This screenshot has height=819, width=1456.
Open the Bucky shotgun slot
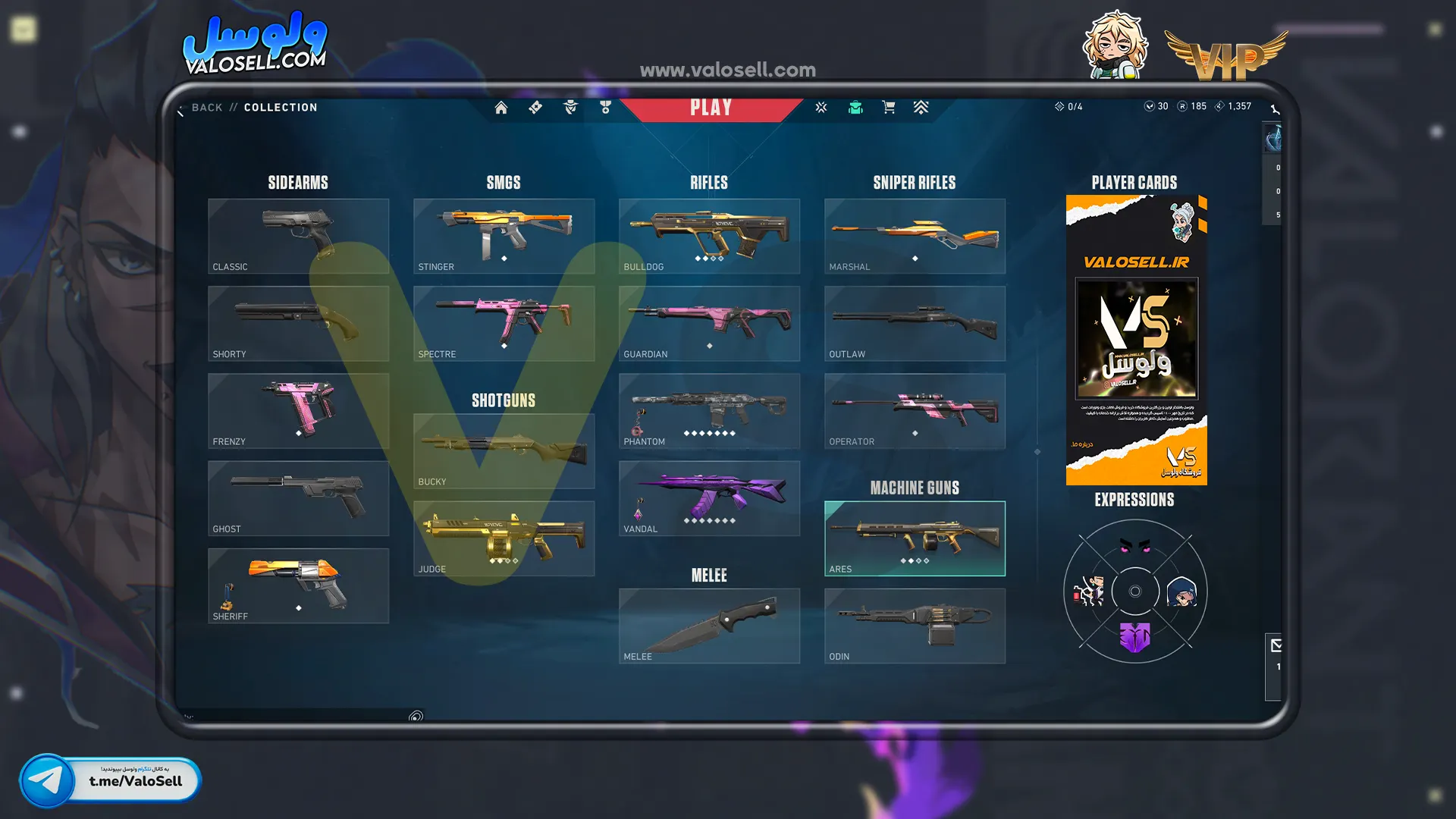click(504, 451)
